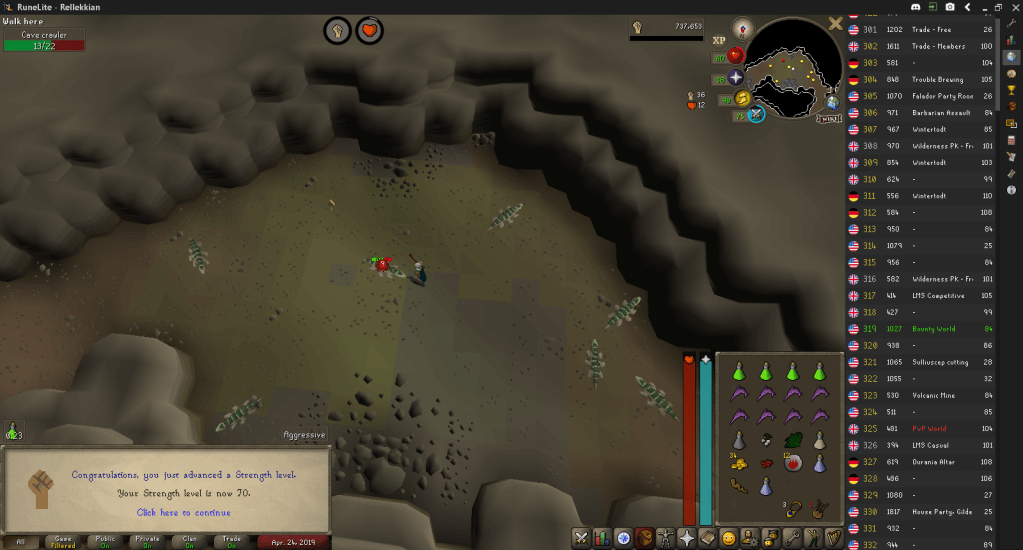Open the Combat Options tab
1023x550 pixels.
(580, 538)
